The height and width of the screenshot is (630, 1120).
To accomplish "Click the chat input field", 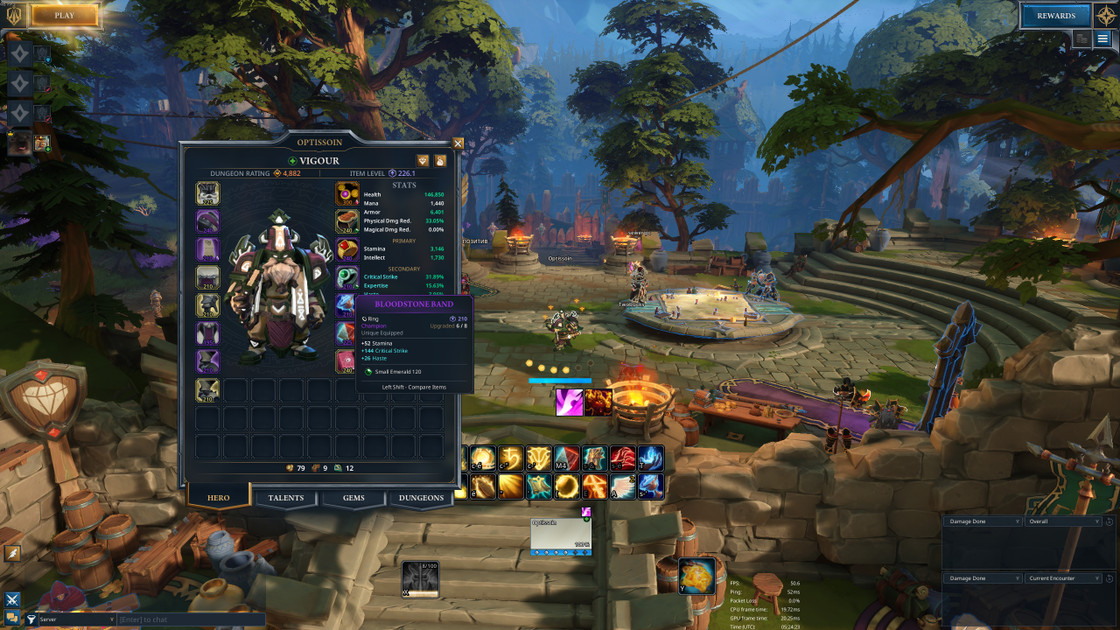I will [x=190, y=620].
